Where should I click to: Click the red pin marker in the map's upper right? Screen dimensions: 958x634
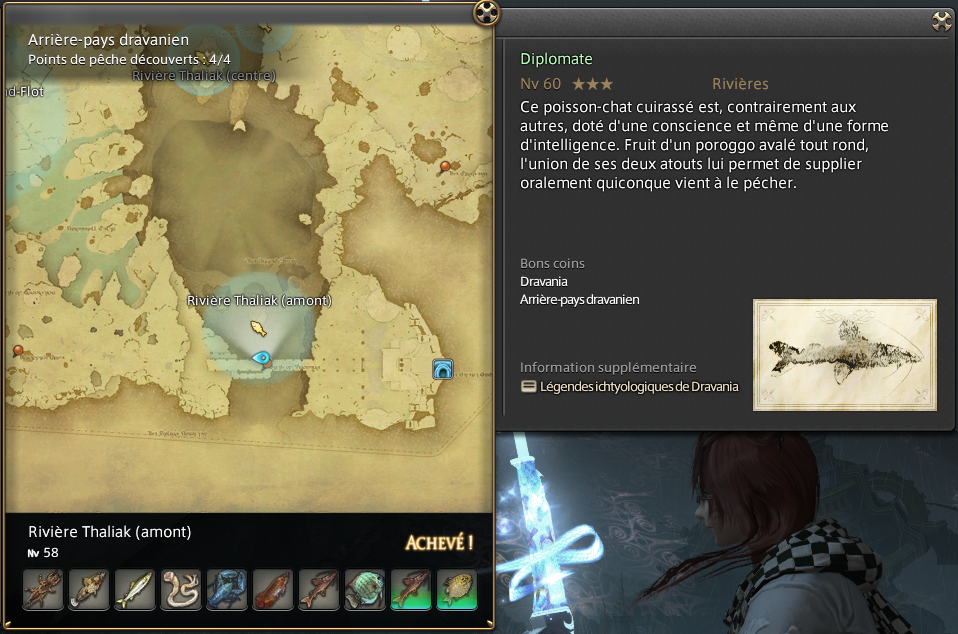tap(445, 166)
